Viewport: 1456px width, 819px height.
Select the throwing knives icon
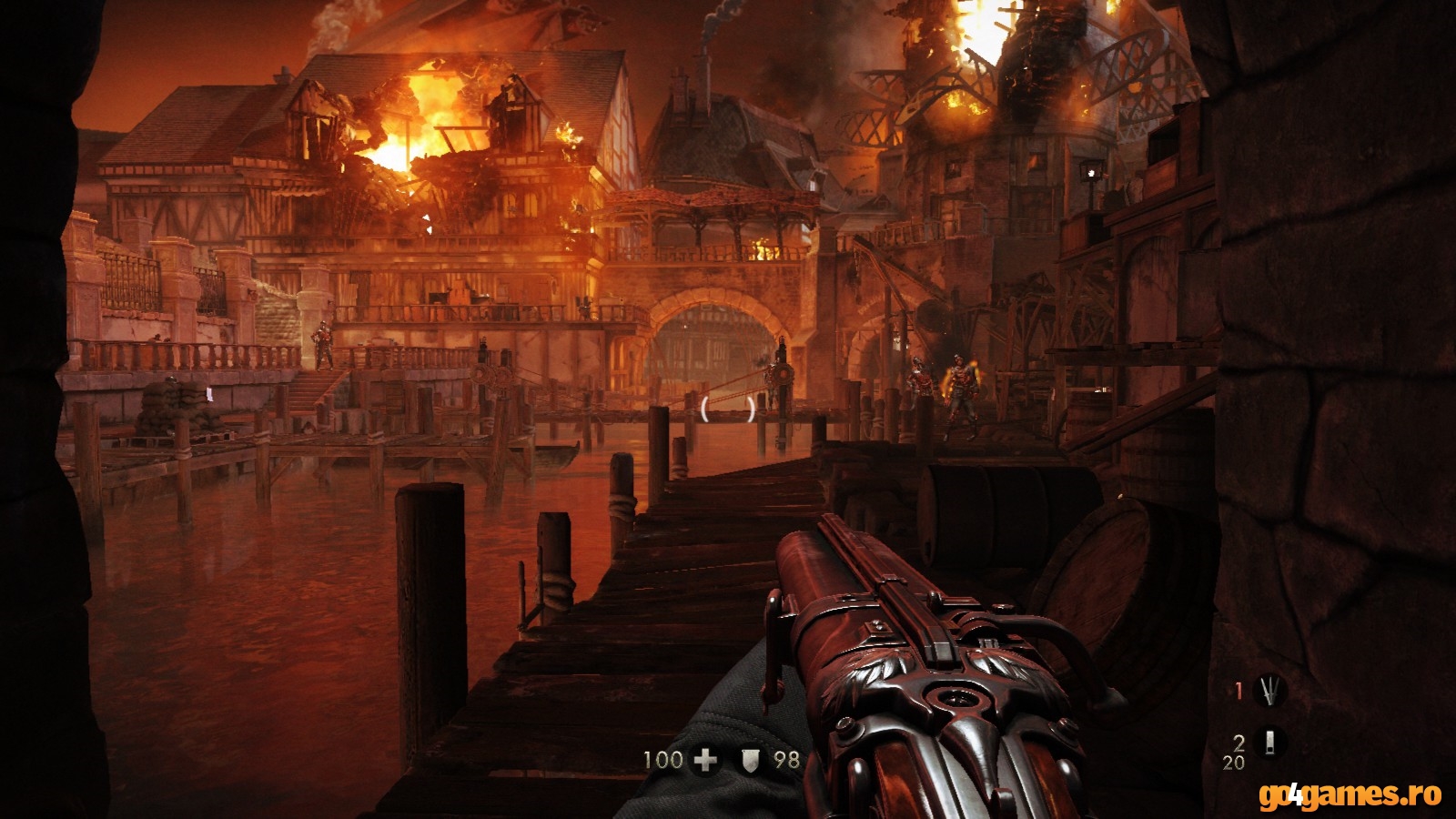[1269, 692]
